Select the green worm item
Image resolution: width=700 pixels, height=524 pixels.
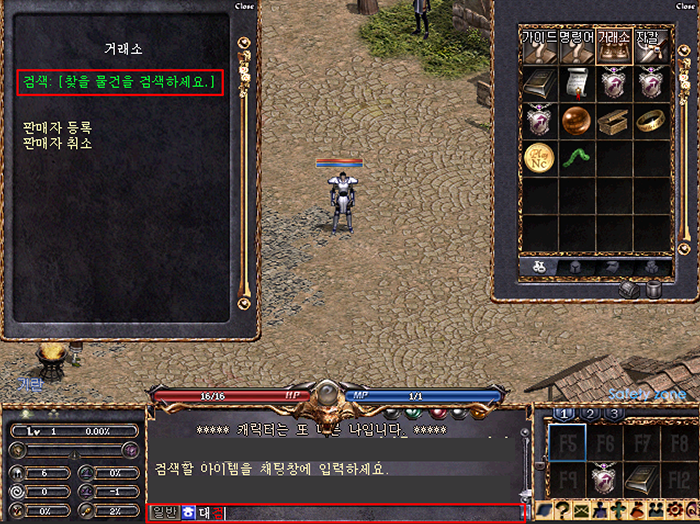576,157
